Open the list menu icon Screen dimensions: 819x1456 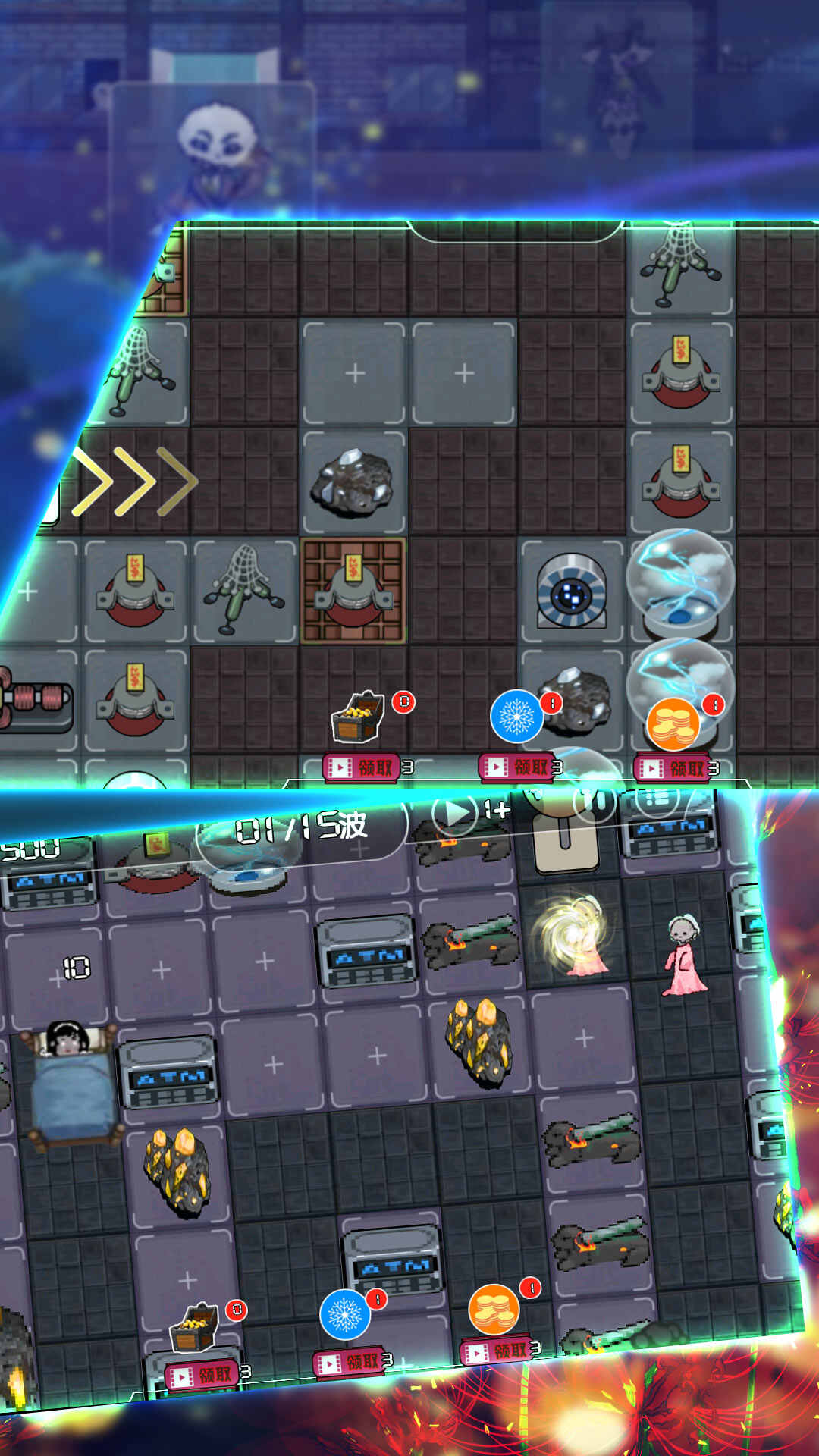tap(657, 798)
